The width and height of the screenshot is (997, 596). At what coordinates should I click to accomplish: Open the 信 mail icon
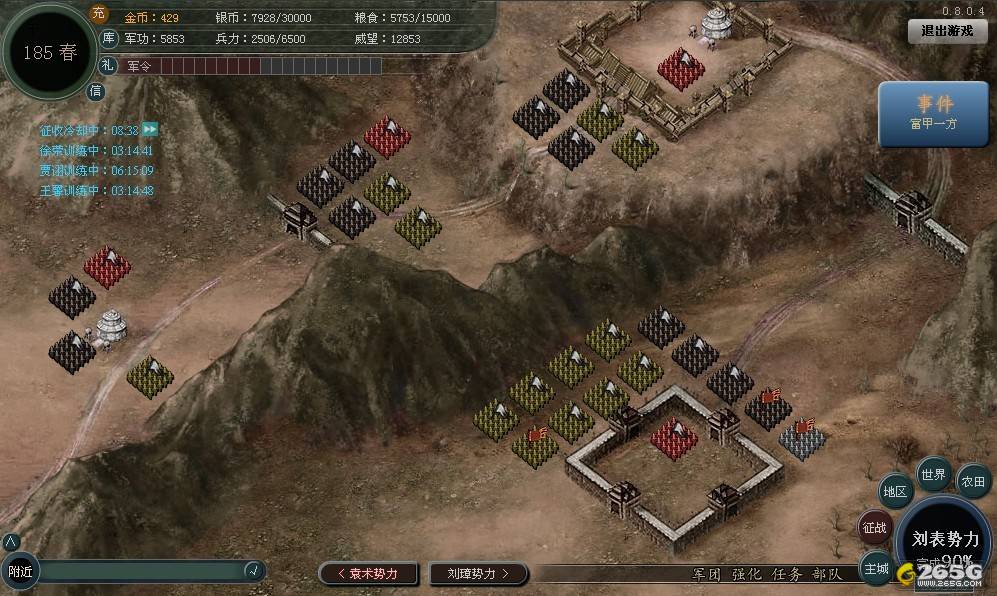(96, 91)
